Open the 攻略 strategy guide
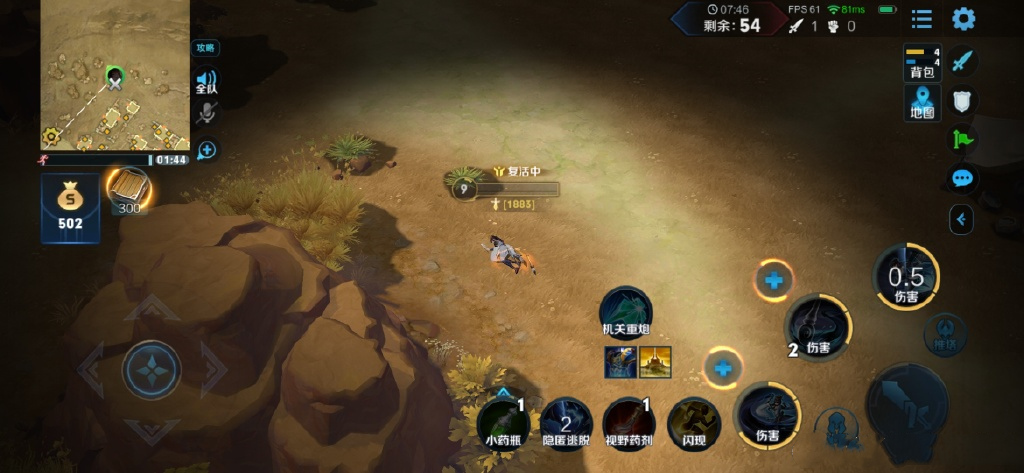 206,48
